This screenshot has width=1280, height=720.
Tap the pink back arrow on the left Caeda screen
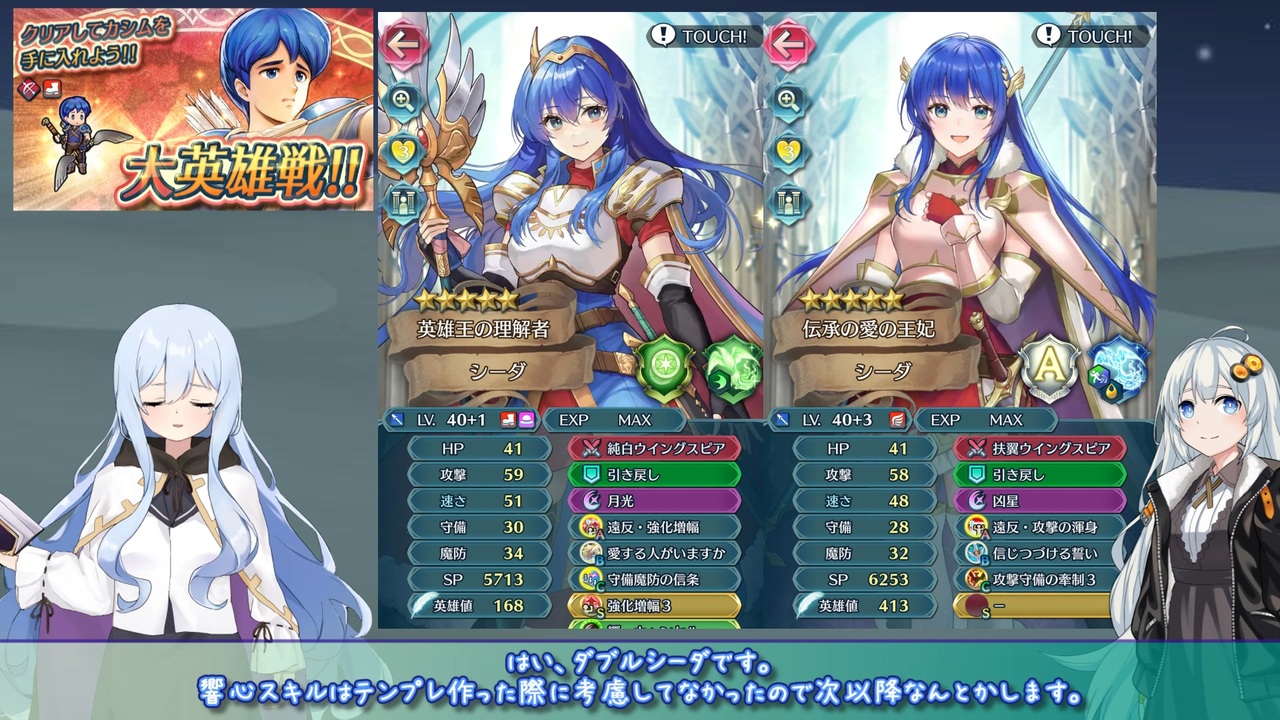[404, 45]
